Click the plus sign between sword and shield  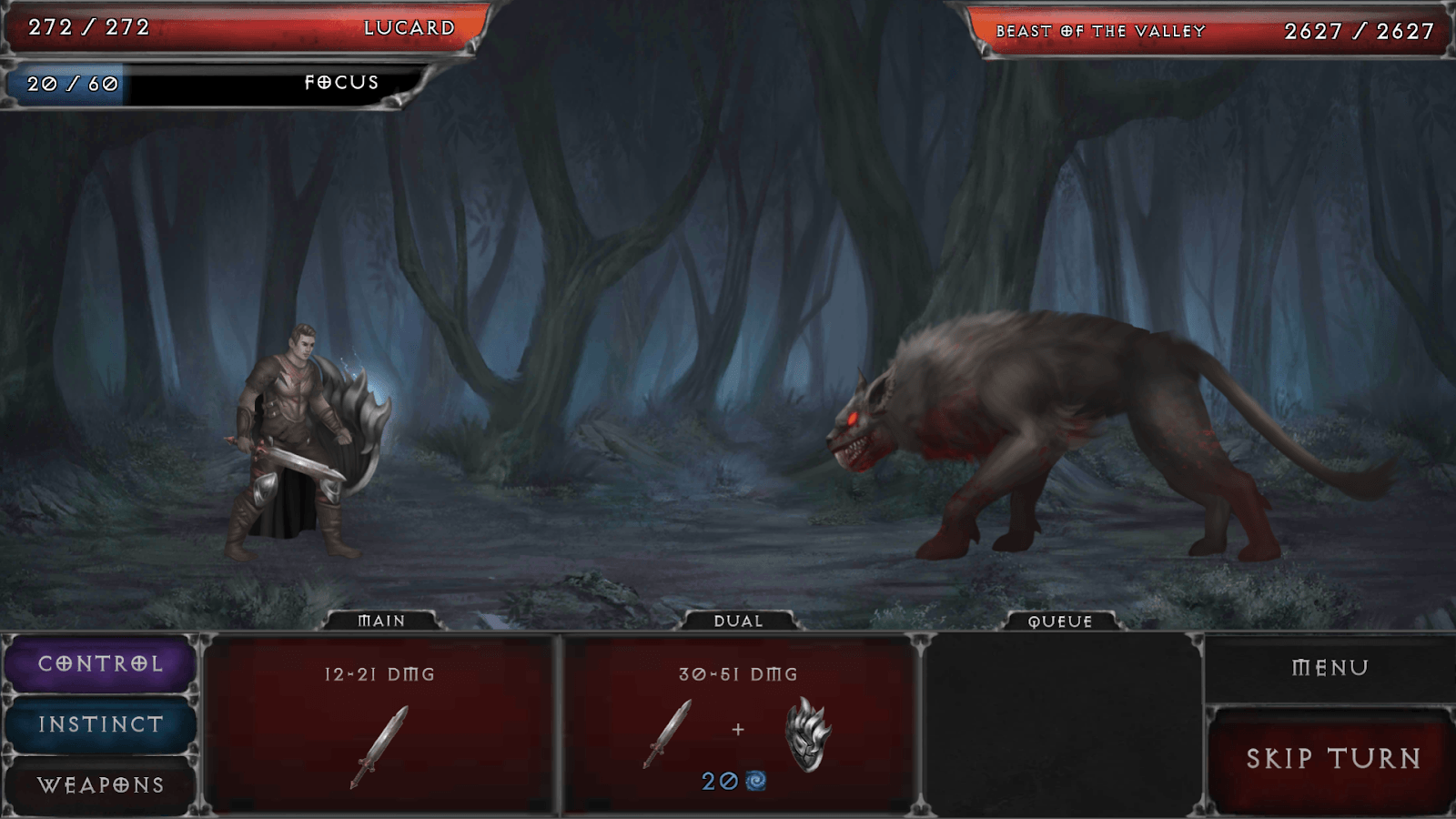point(737,728)
